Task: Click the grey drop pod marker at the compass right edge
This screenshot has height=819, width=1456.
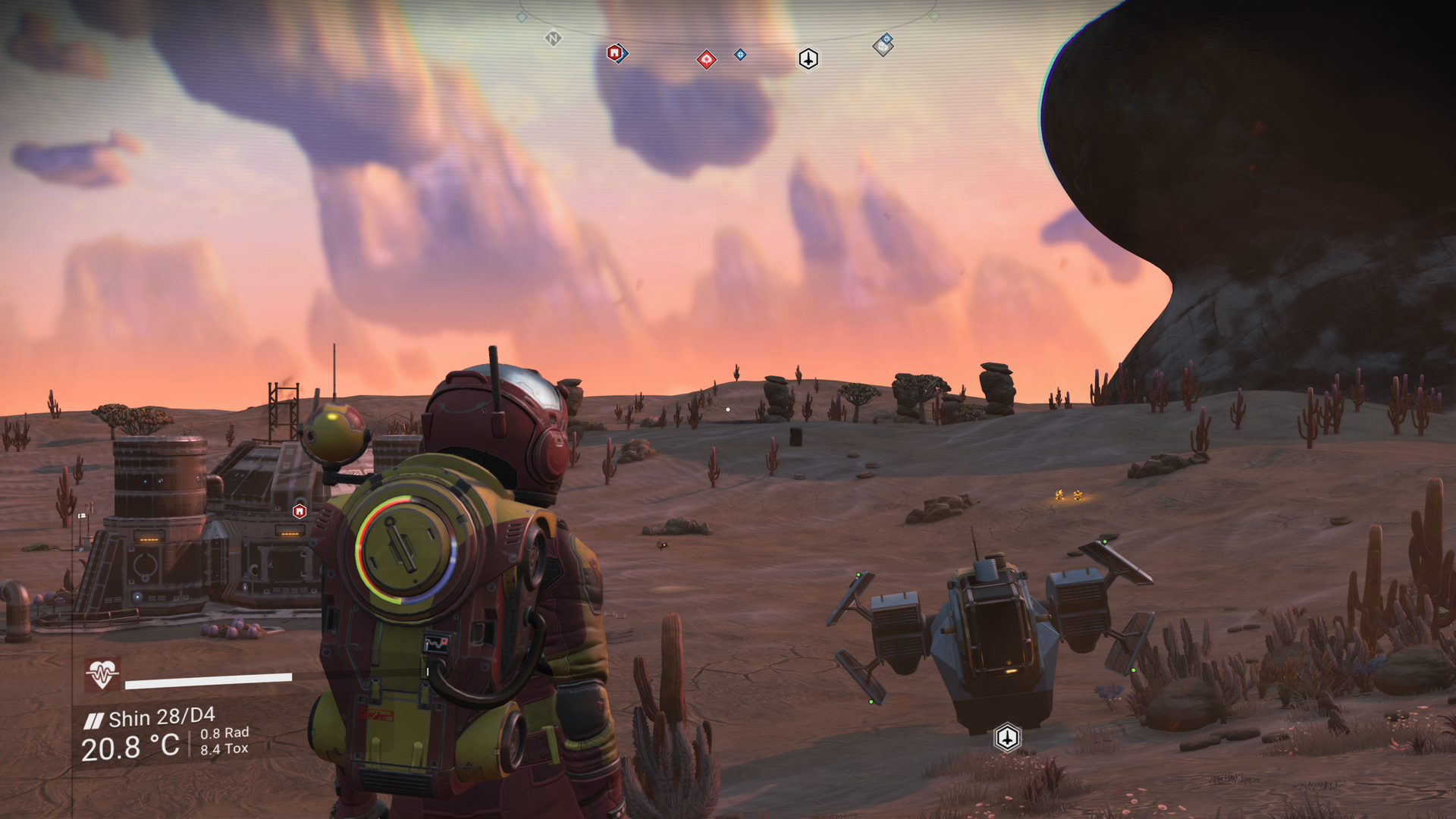Action: 882,47
